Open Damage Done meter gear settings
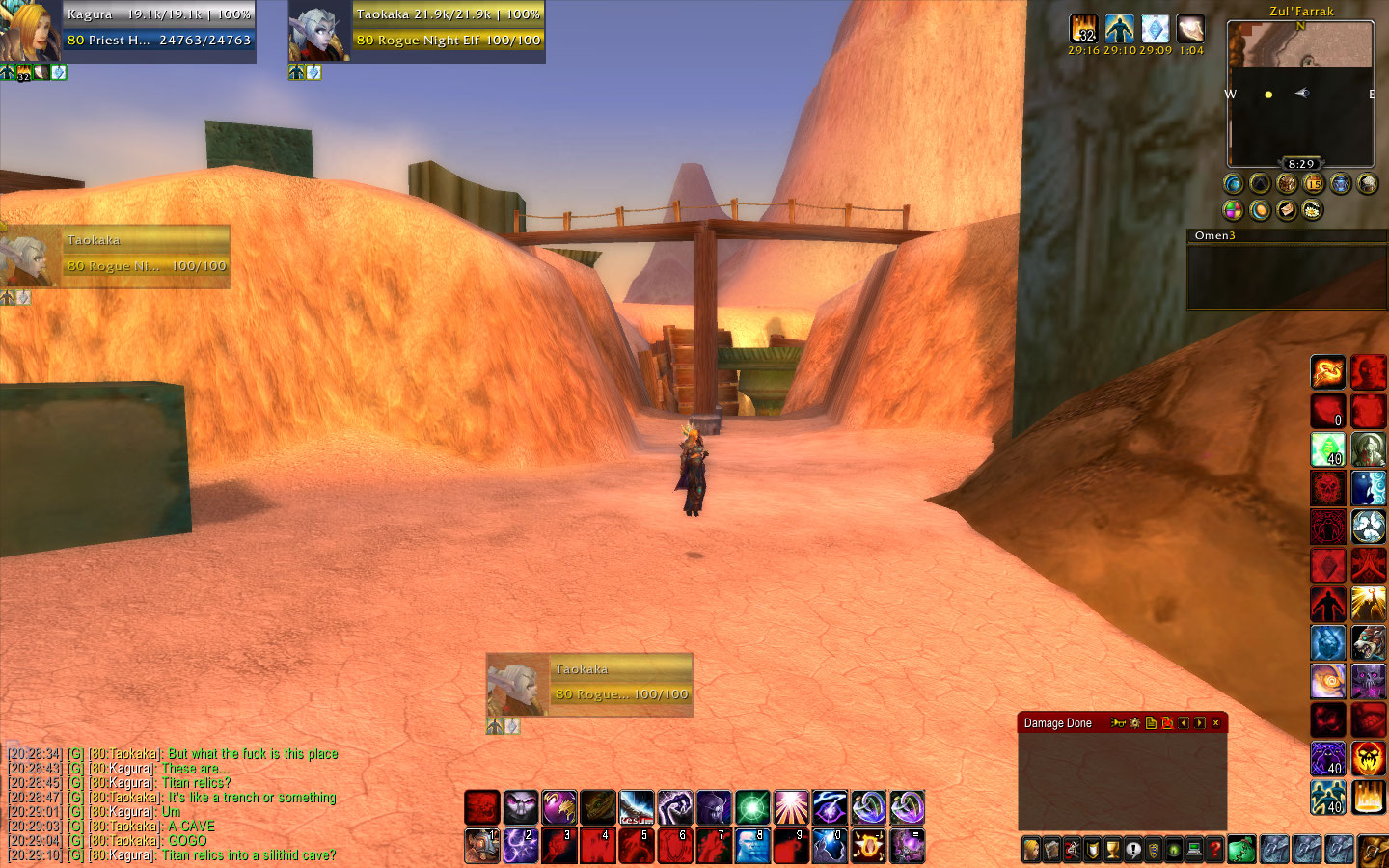 coord(1134,723)
